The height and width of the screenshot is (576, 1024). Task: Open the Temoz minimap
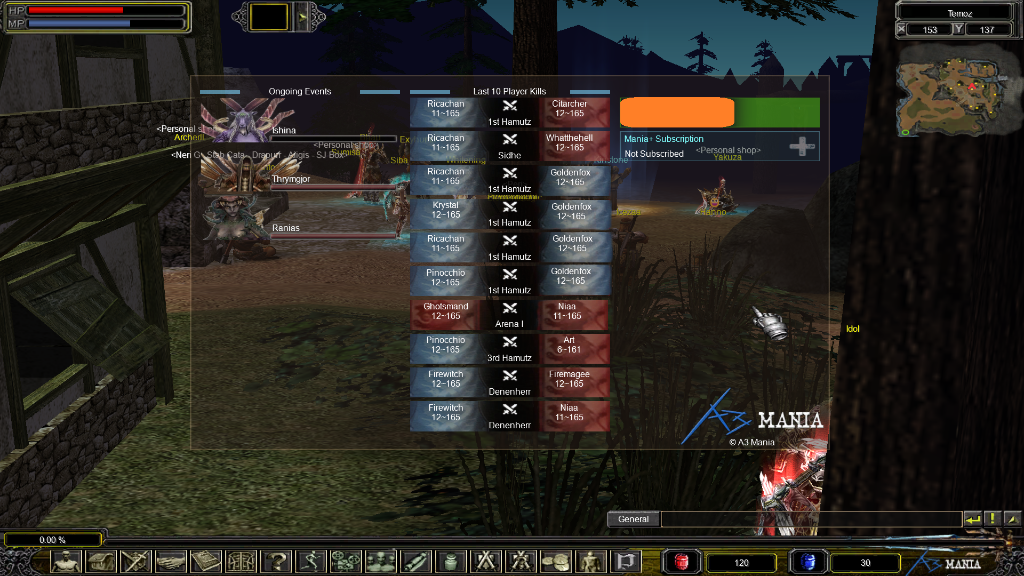950,92
